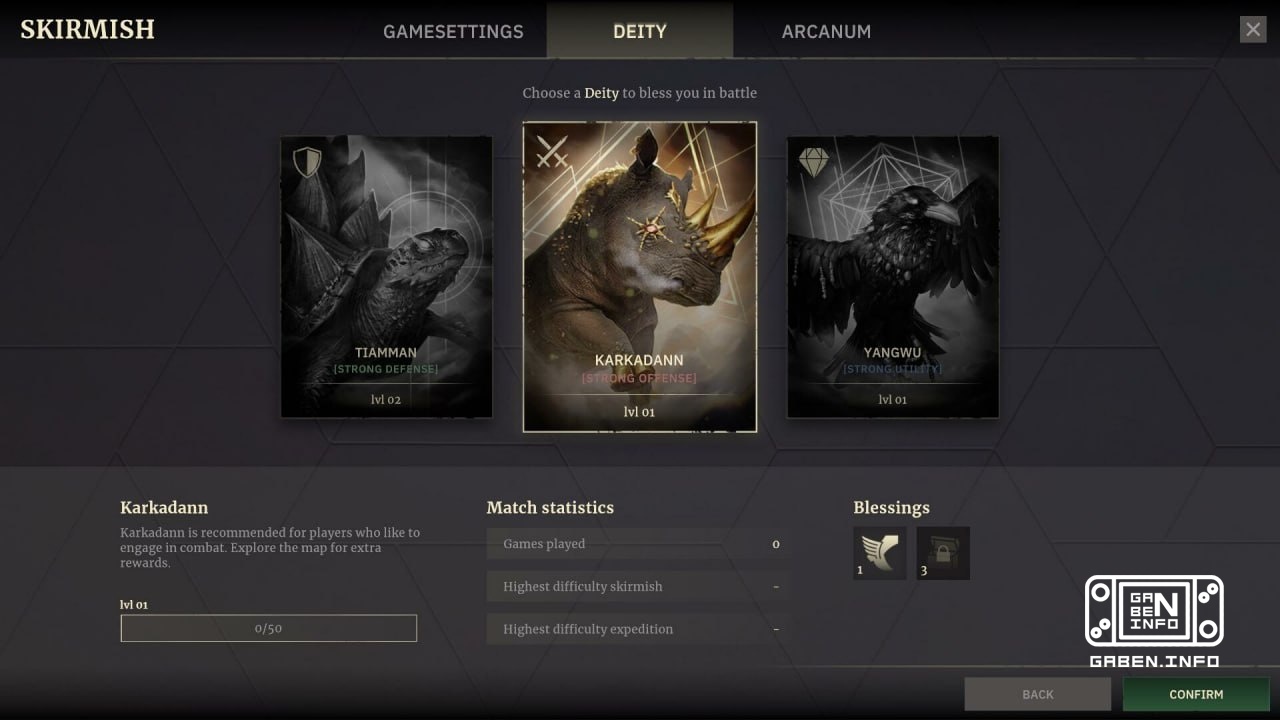This screenshot has height=720, width=1280.
Task: Confirm the deity selection
Action: pyautogui.click(x=1196, y=694)
